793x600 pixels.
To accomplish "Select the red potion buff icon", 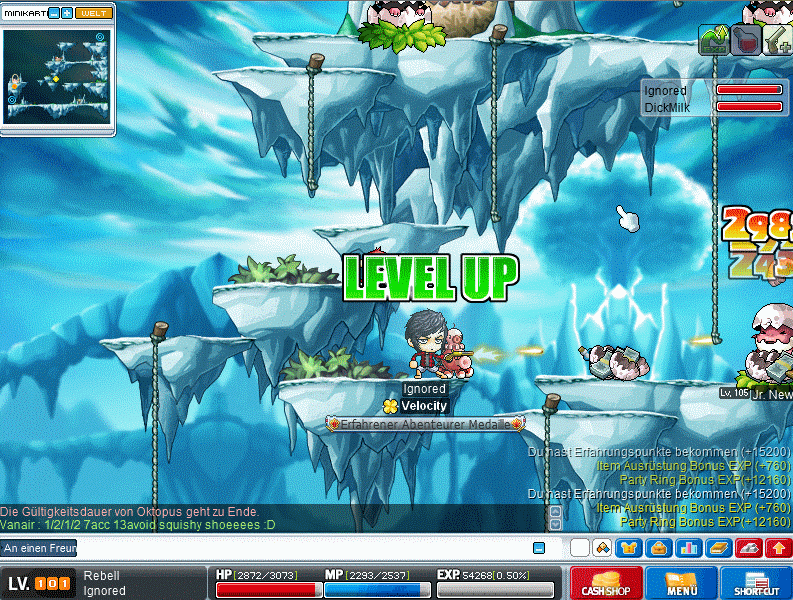I will pos(746,39).
